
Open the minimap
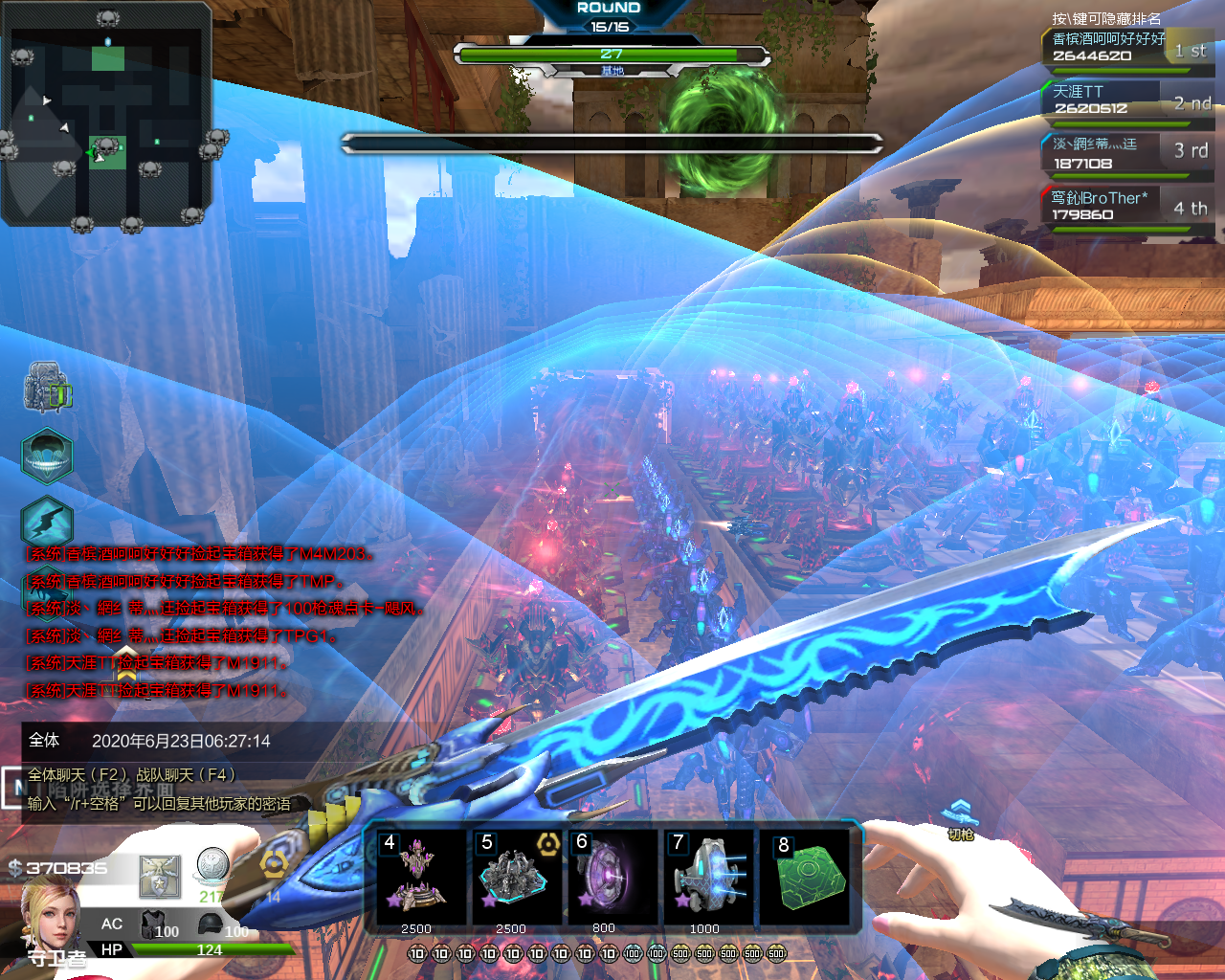107,115
